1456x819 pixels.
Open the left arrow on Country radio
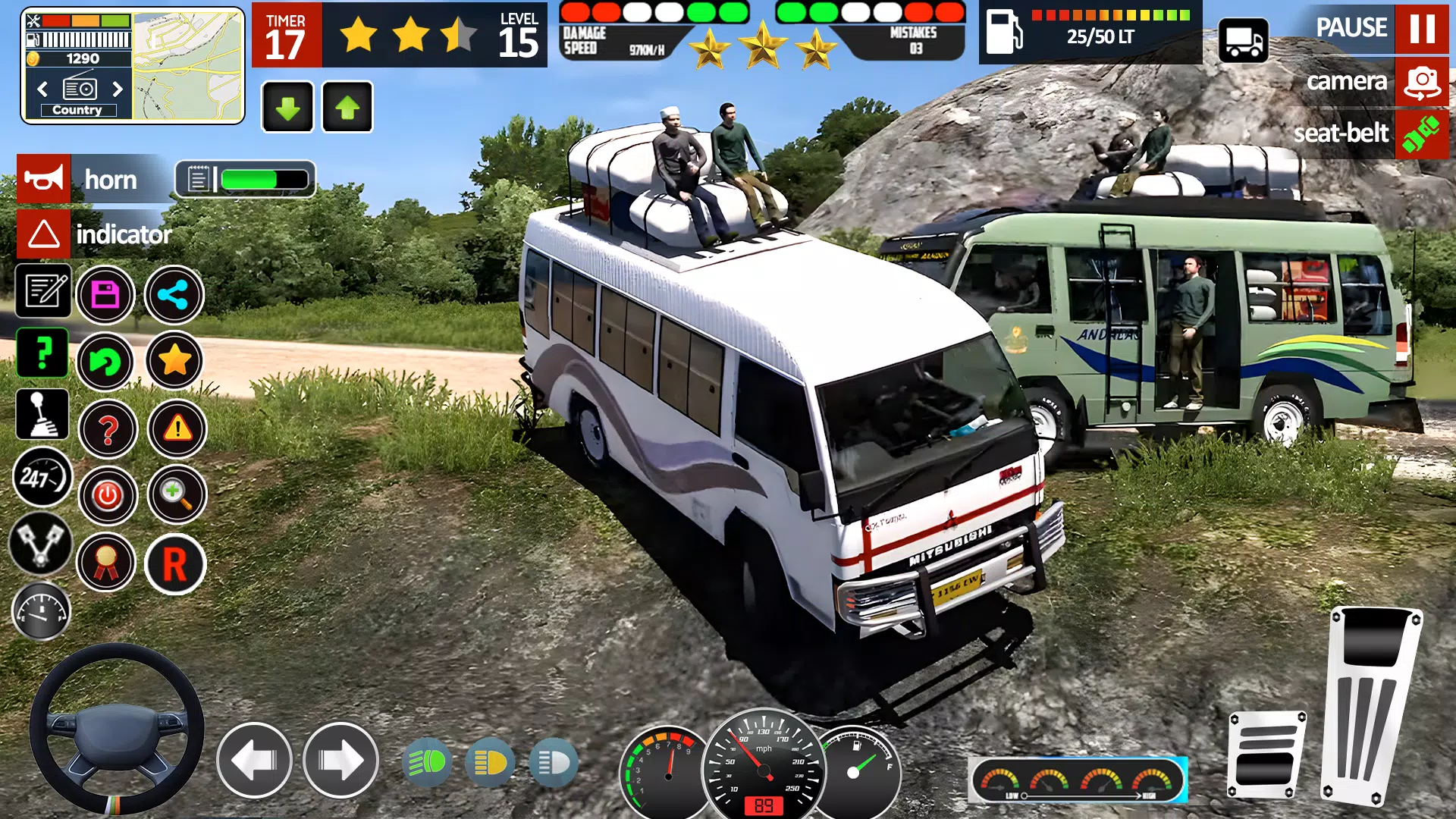(x=44, y=89)
